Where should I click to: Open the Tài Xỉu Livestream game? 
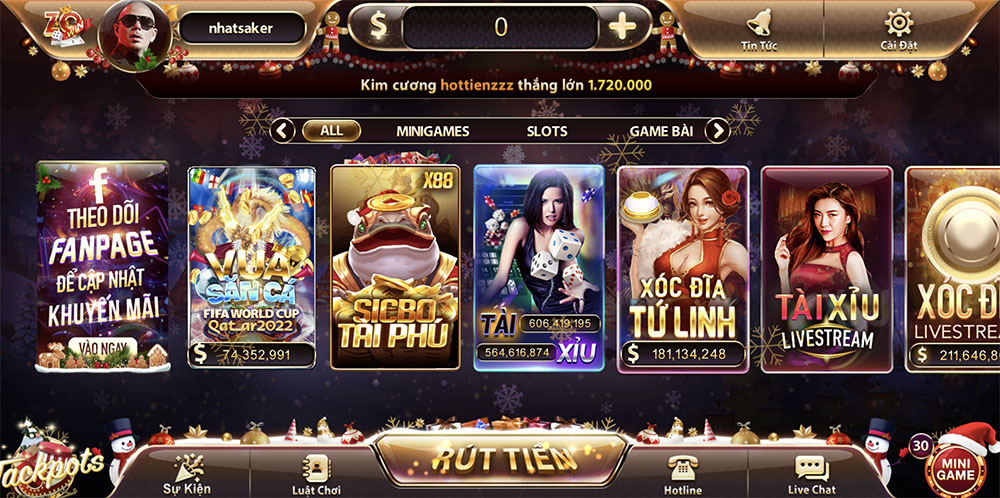[826, 267]
